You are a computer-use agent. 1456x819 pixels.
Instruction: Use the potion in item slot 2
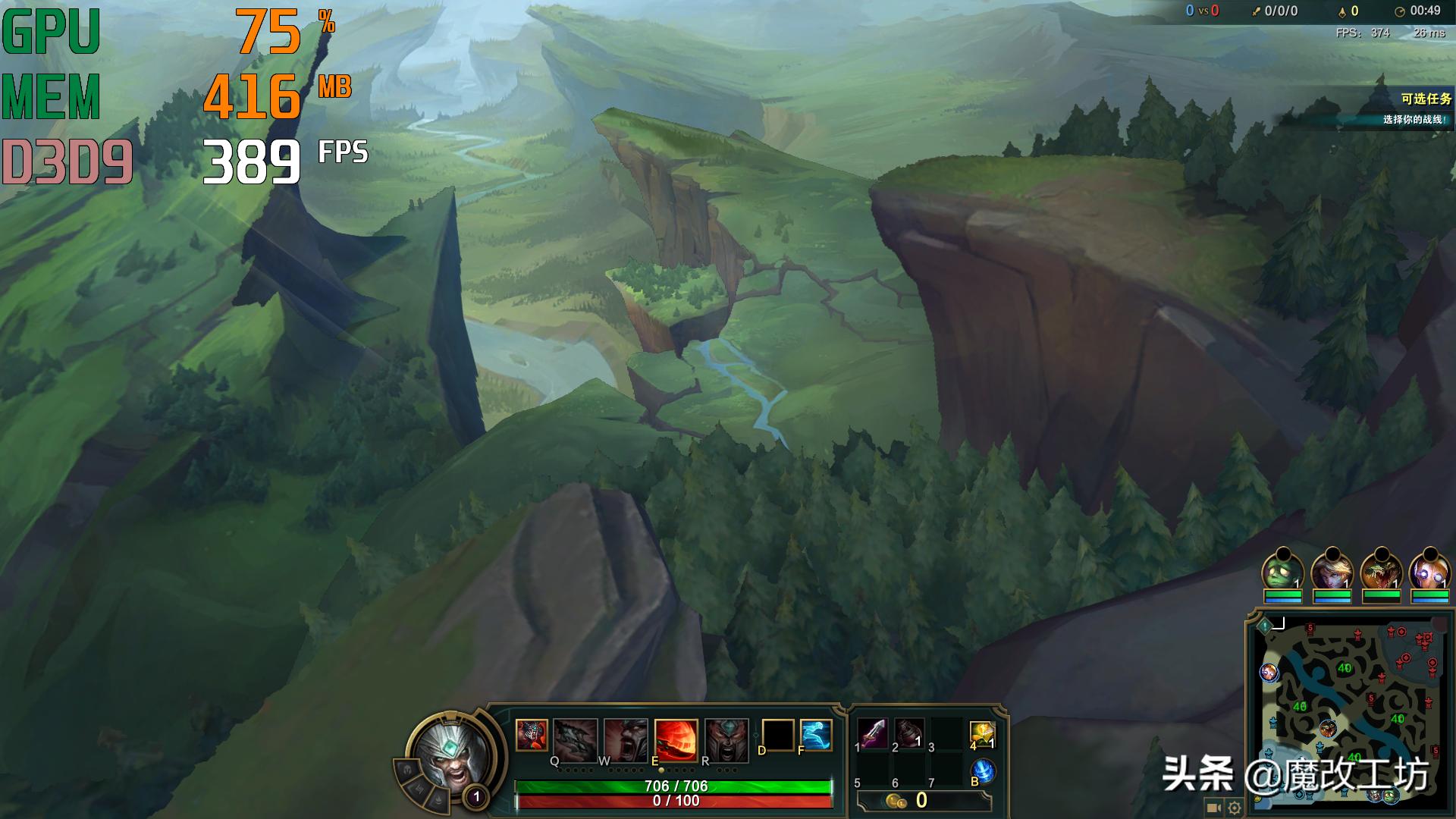pos(909,734)
